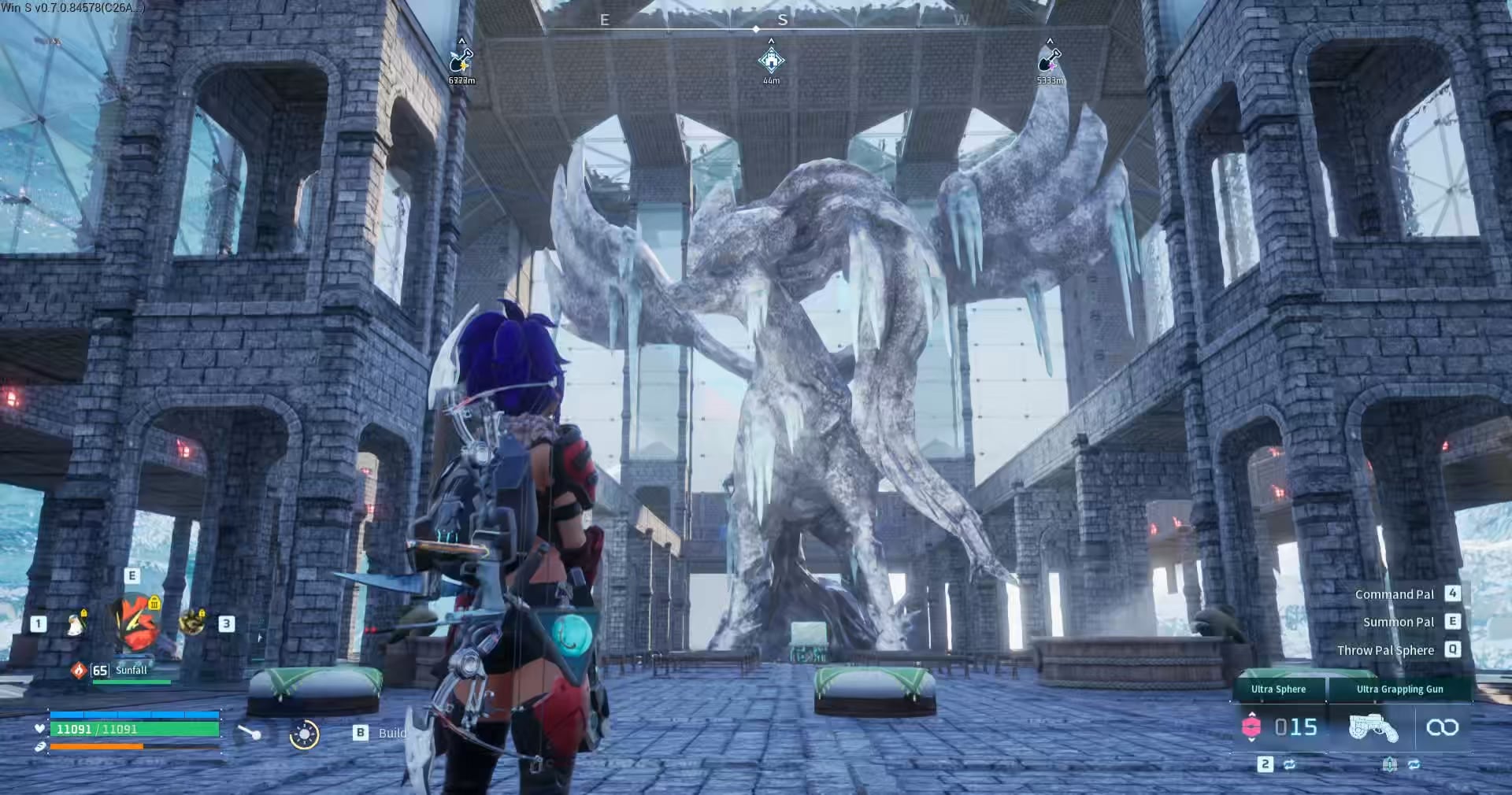Click the sun time-of-day dial

point(304,734)
